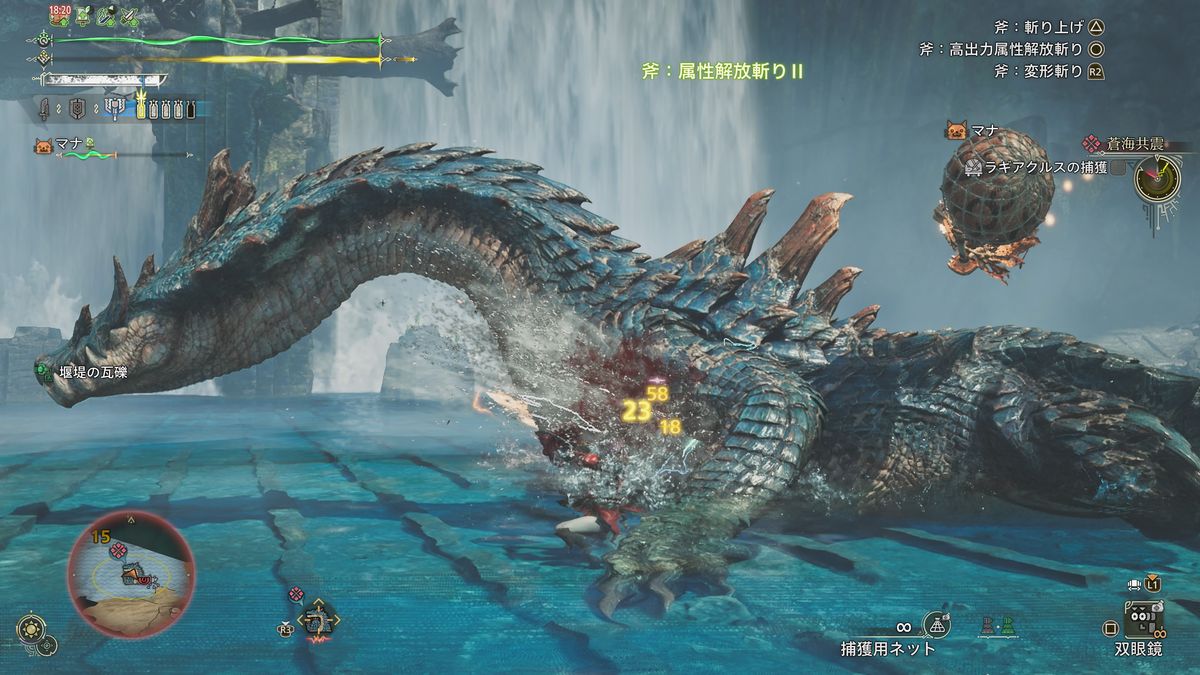Click the pink quest target marker on minimap

[x=118, y=552]
